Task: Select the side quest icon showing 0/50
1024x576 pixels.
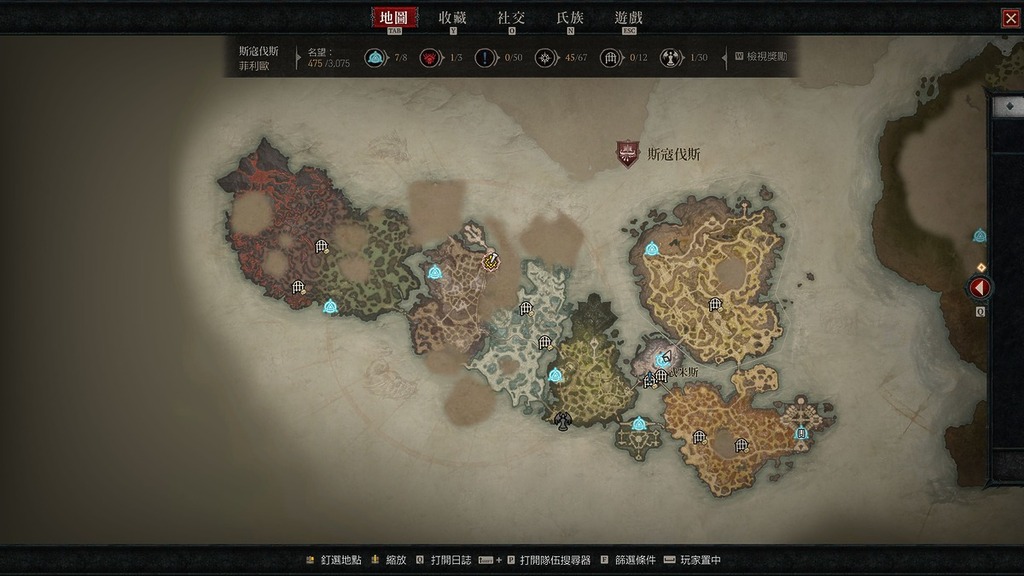Action: [487, 57]
